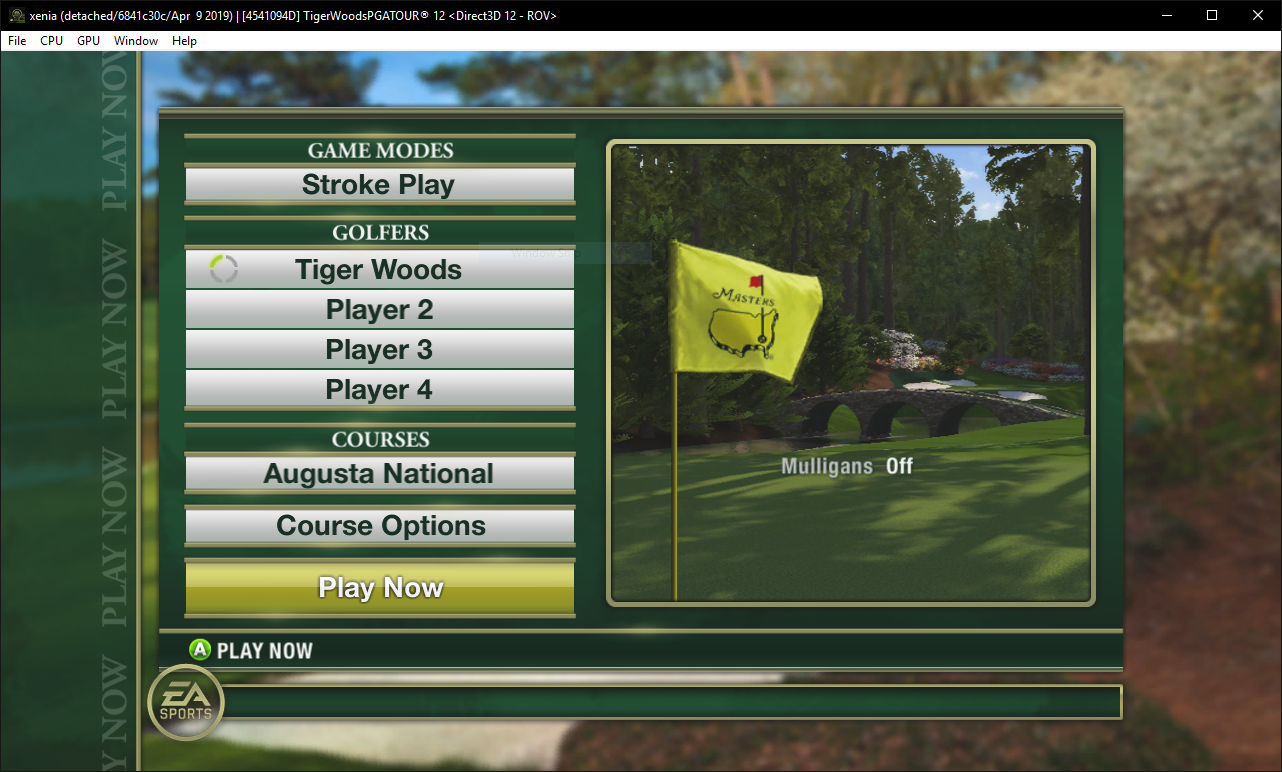1282x772 pixels.
Task: Open the emulator Help menu
Action: pyautogui.click(x=184, y=41)
